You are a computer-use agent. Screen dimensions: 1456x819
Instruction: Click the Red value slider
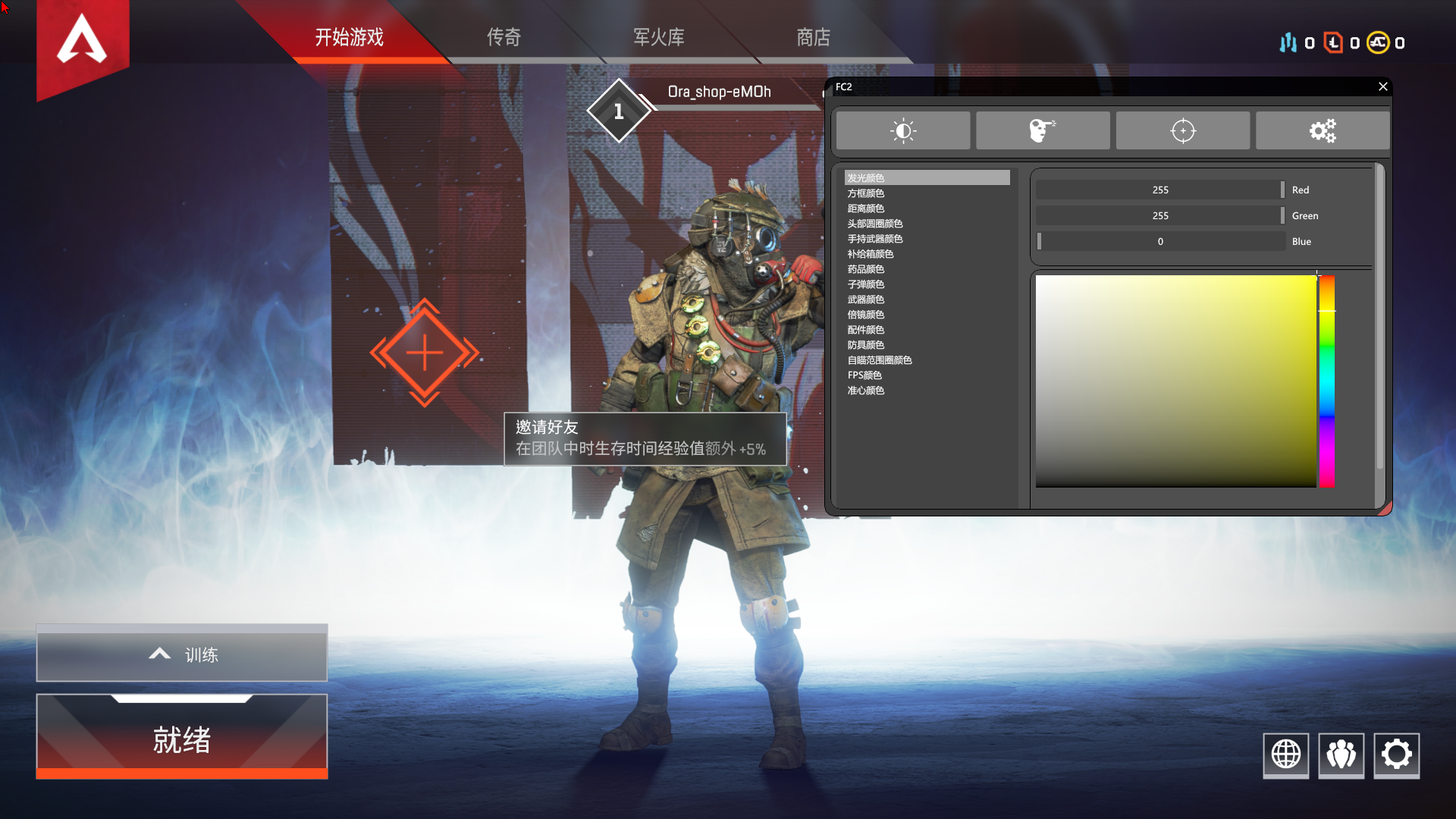click(x=1160, y=190)
